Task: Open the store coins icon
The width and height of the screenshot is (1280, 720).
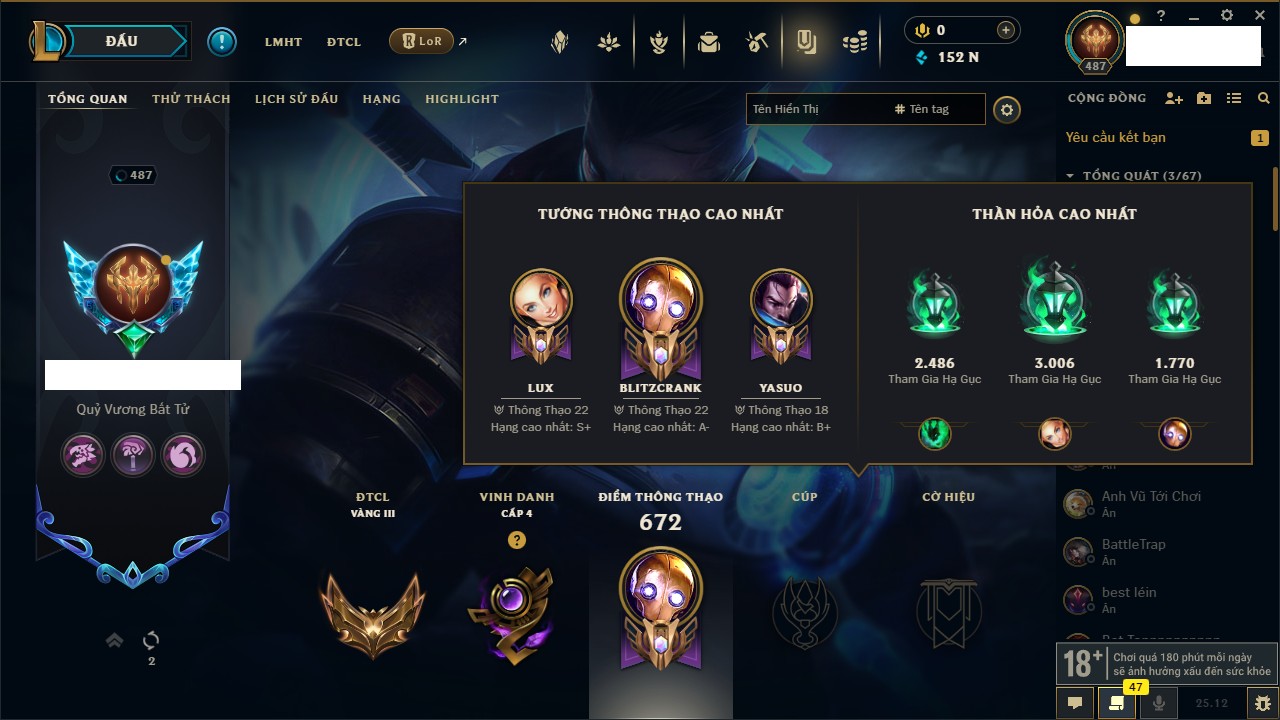Action: point(854,42)
